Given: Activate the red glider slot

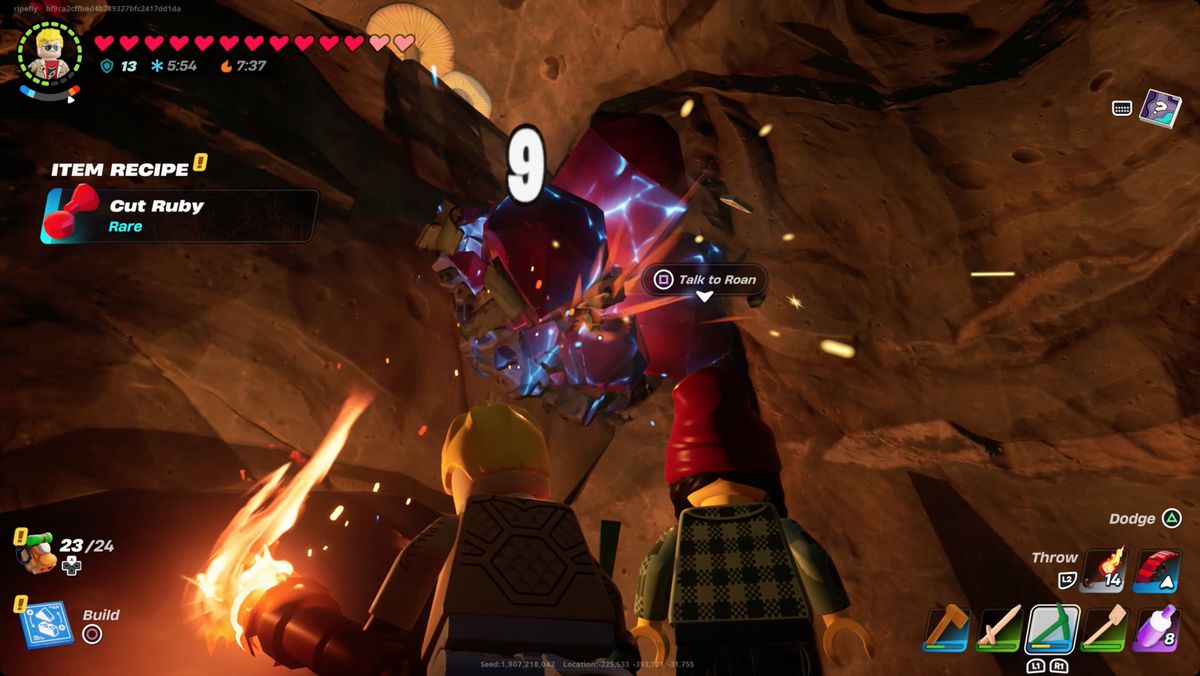Looking at the screenshot, I should pos(1158,571).
